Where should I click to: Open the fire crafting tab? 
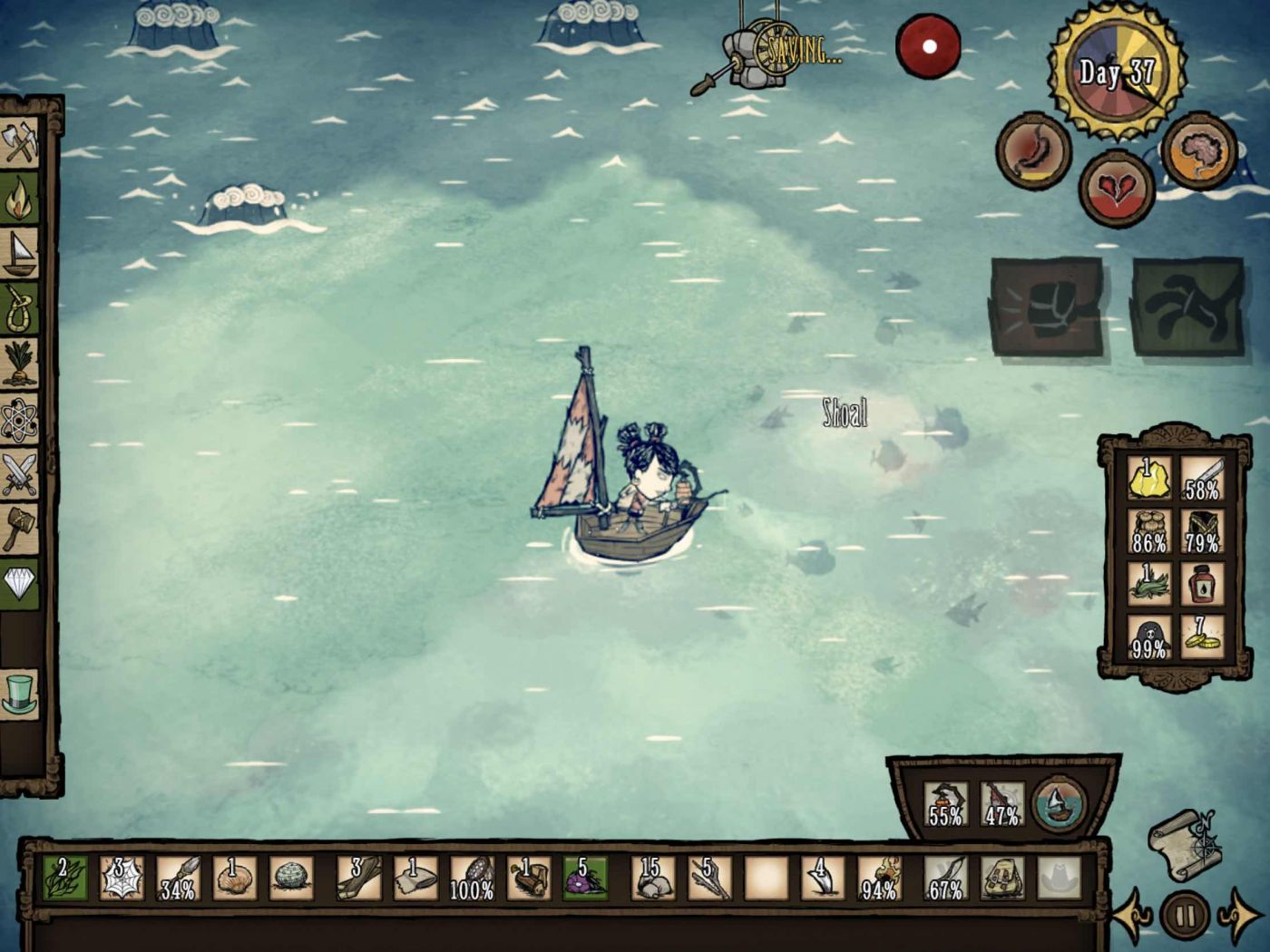(x=20, y=199)
